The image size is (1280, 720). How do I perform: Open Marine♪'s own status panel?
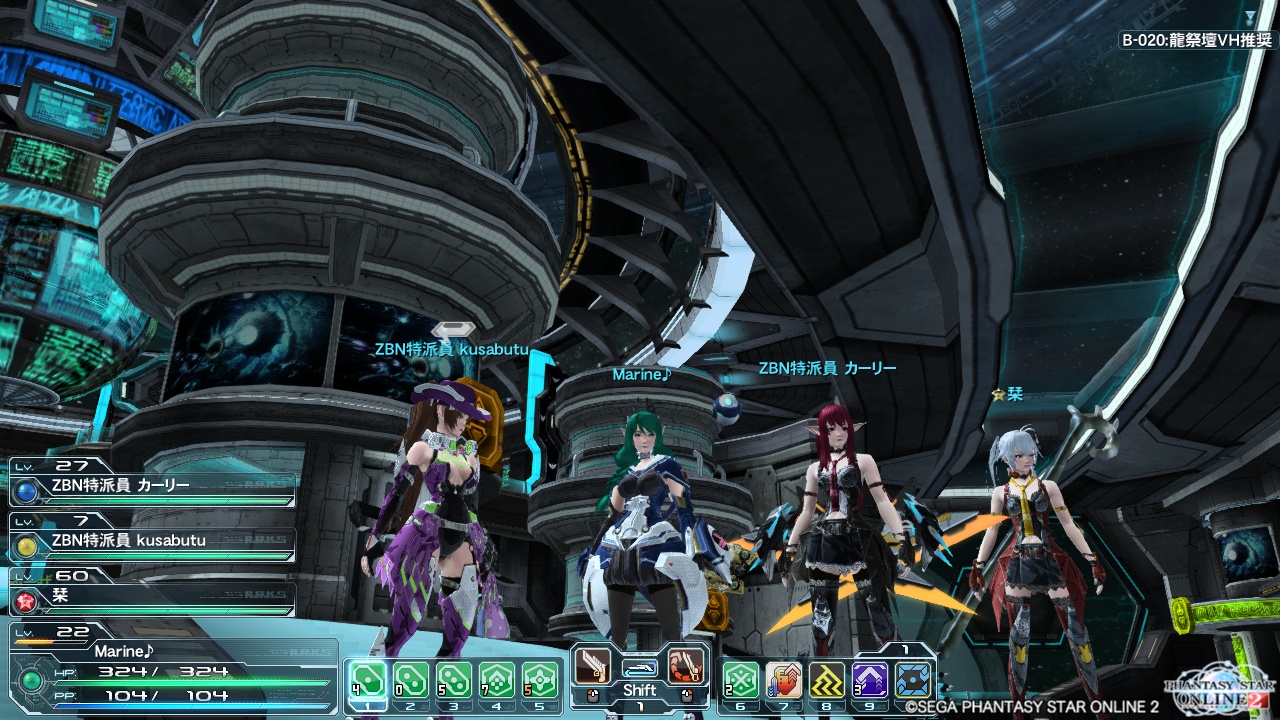[x=170, y=670]
